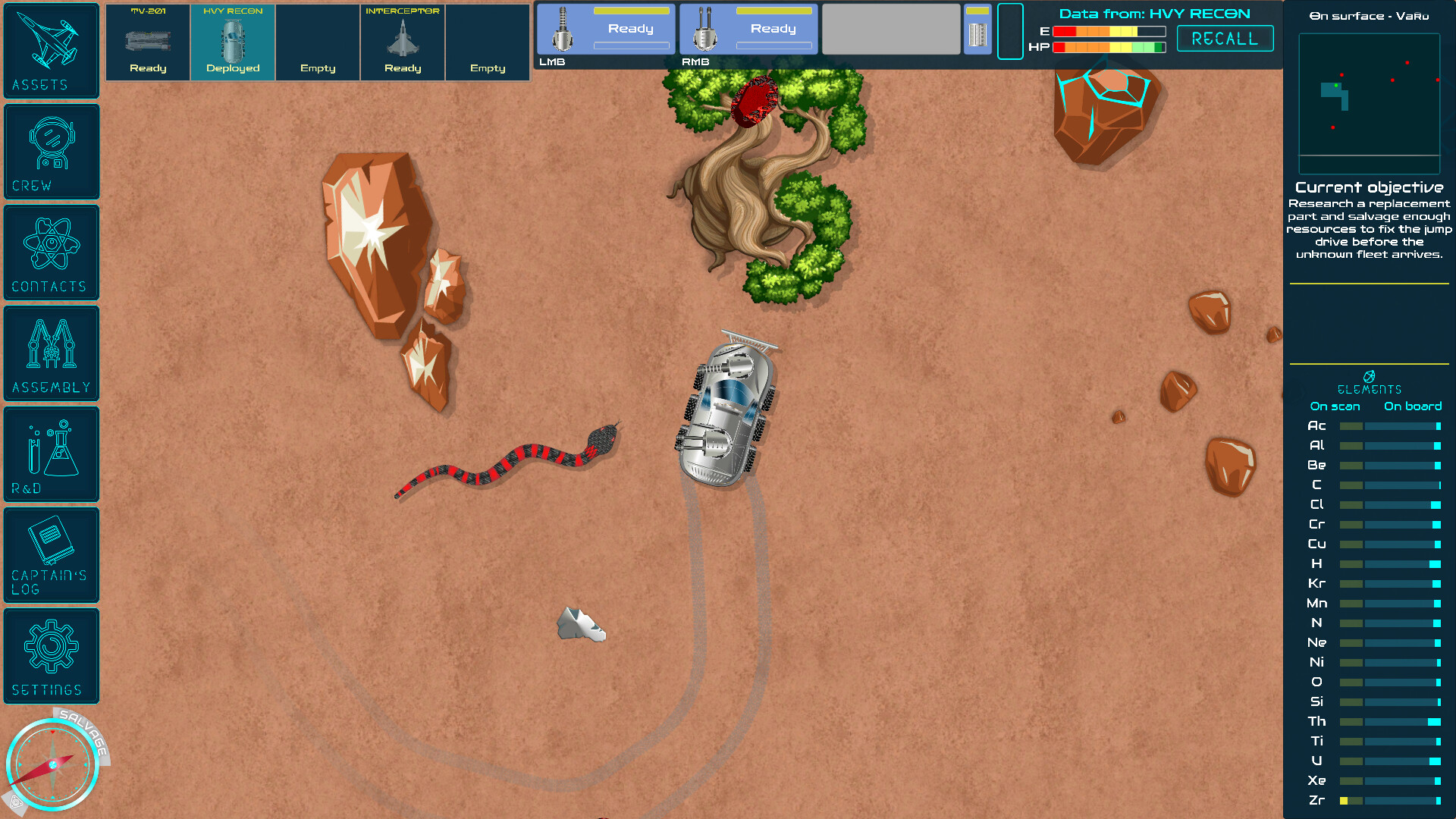Viewport: 1456px width, 819px height.
Task: Activate the Ready RMB weapon slot
Action: coord(773,29)
